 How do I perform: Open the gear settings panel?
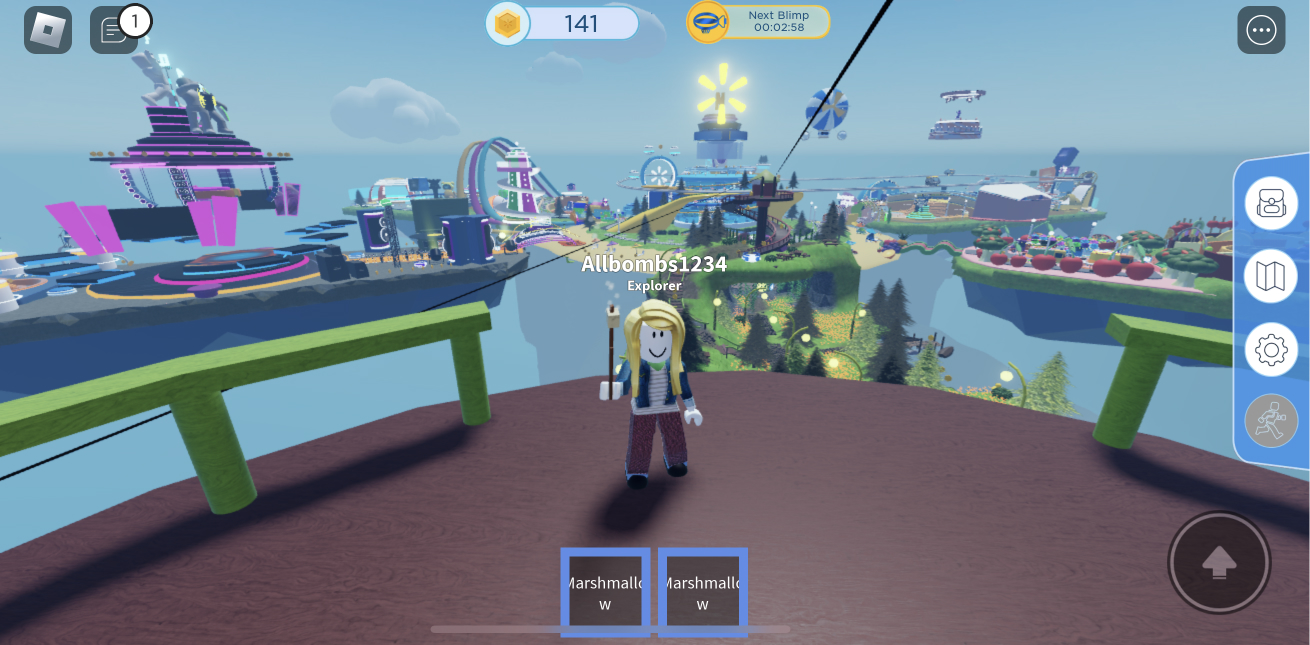(x=1270, y=350)
